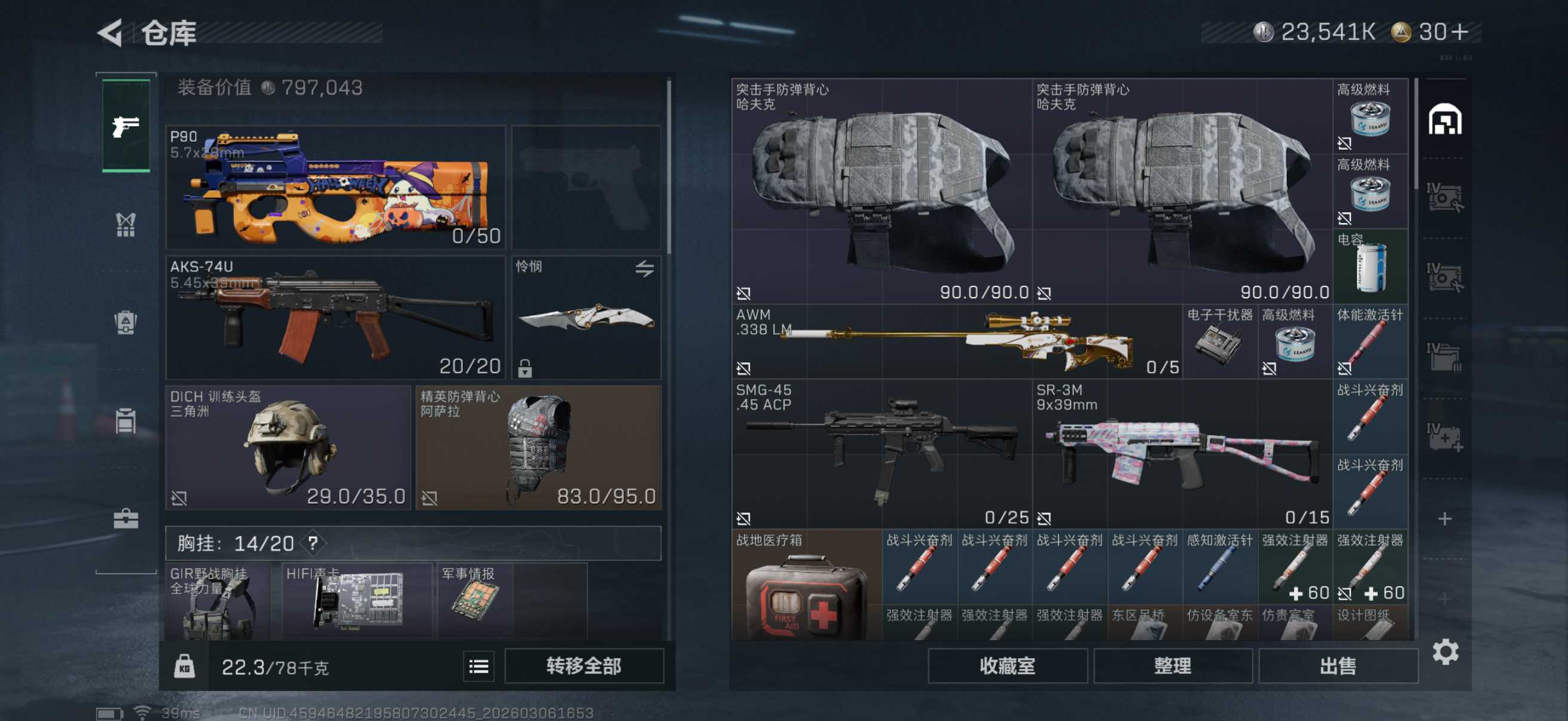Viewport: 1568px width, 721px height.
Task: Select the SMG-45 in the stash
Action: pos(881,453)
